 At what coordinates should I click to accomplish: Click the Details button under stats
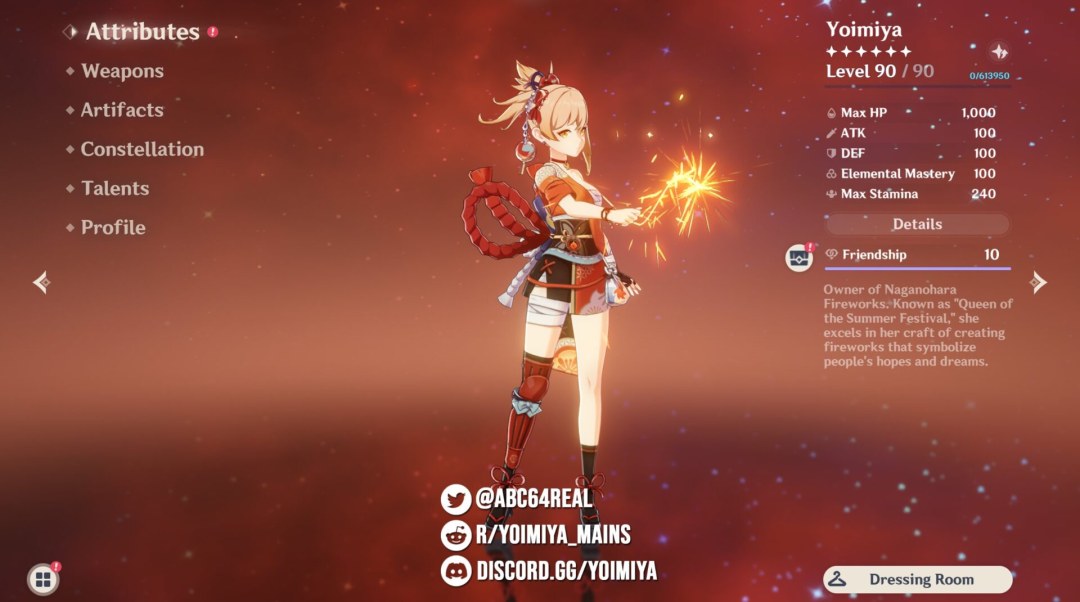click(917, 224)
